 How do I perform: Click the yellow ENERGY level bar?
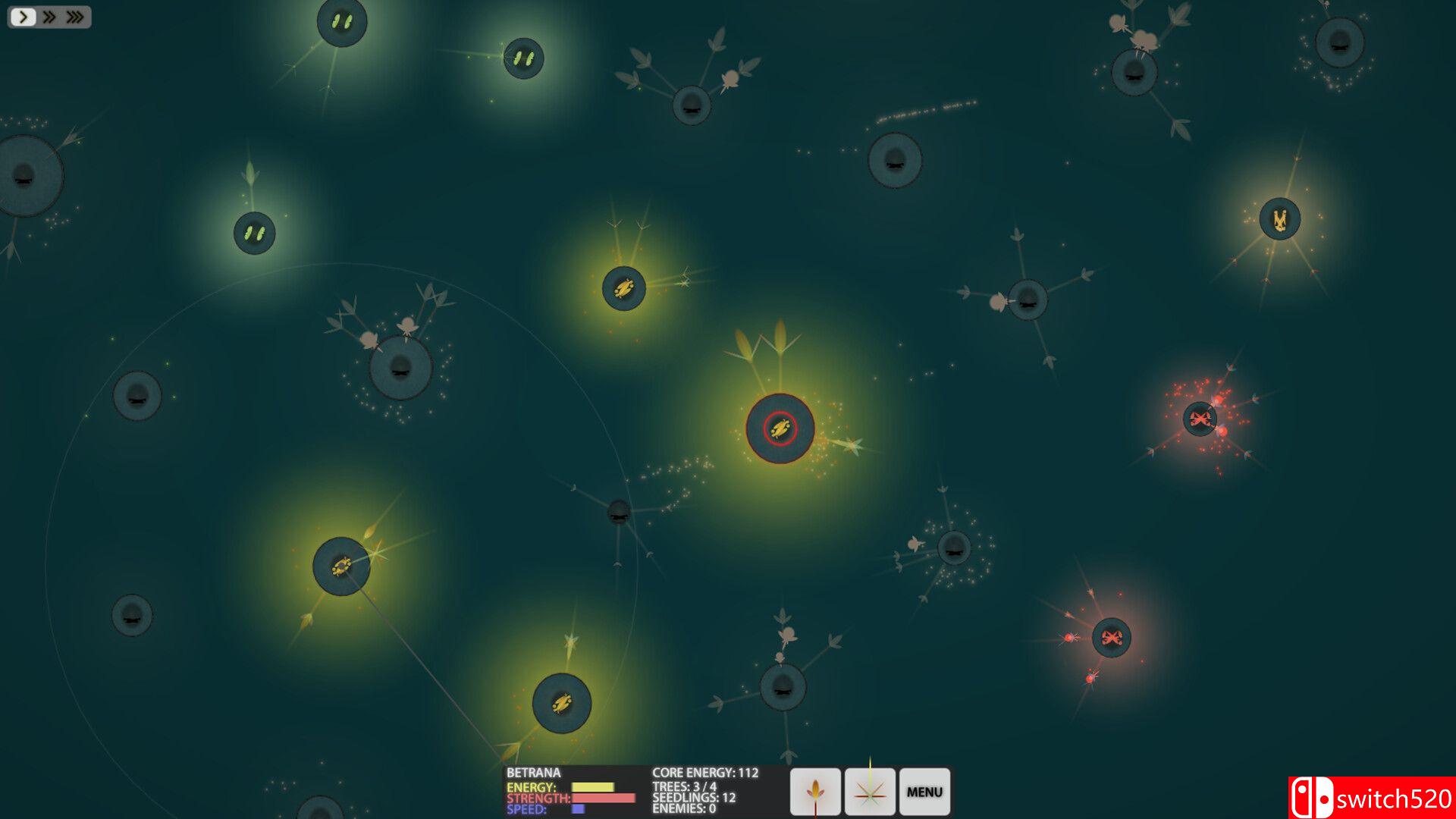(593, 787)
